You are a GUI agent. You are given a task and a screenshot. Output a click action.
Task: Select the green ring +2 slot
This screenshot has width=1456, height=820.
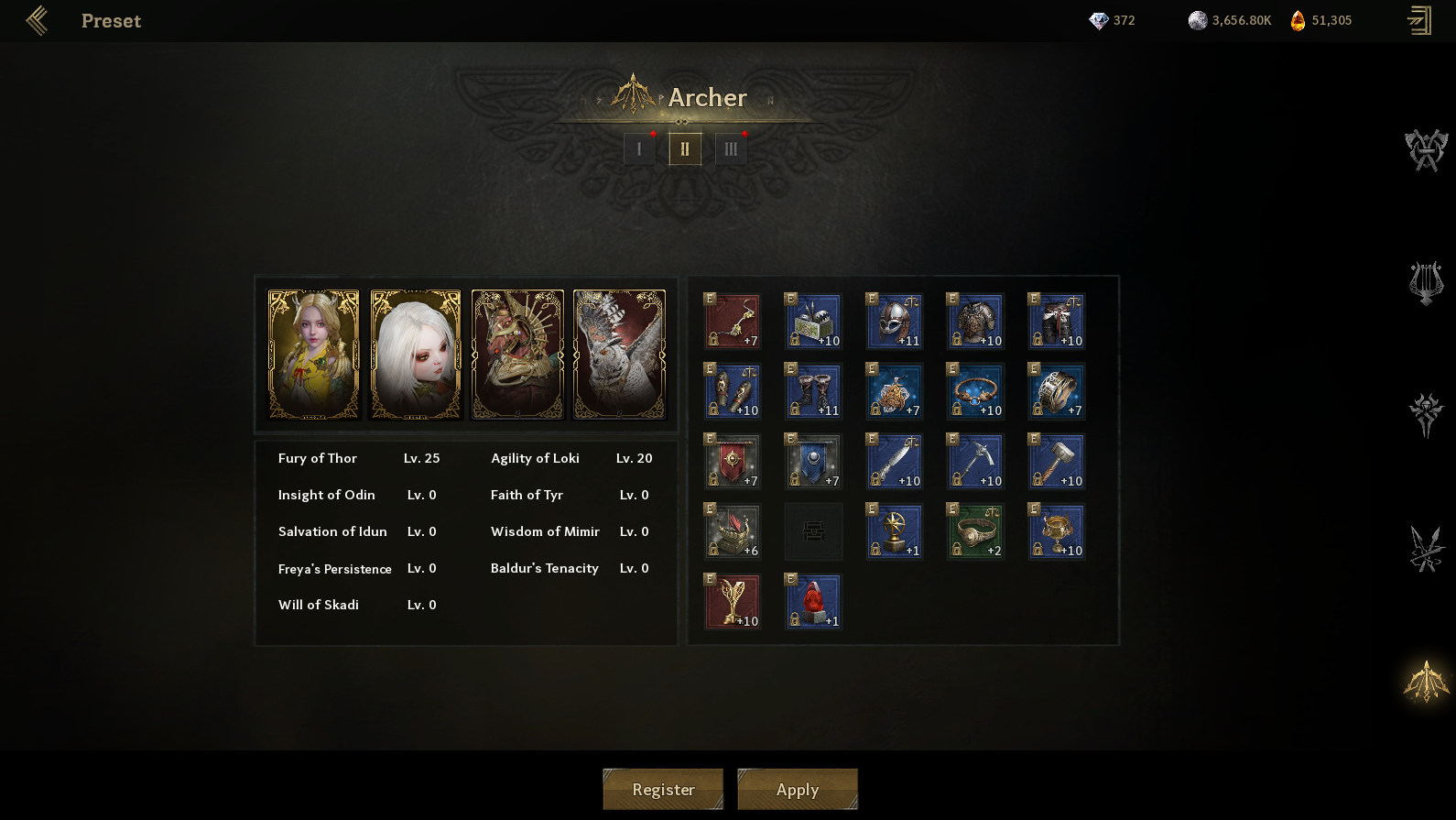(975, 531)
